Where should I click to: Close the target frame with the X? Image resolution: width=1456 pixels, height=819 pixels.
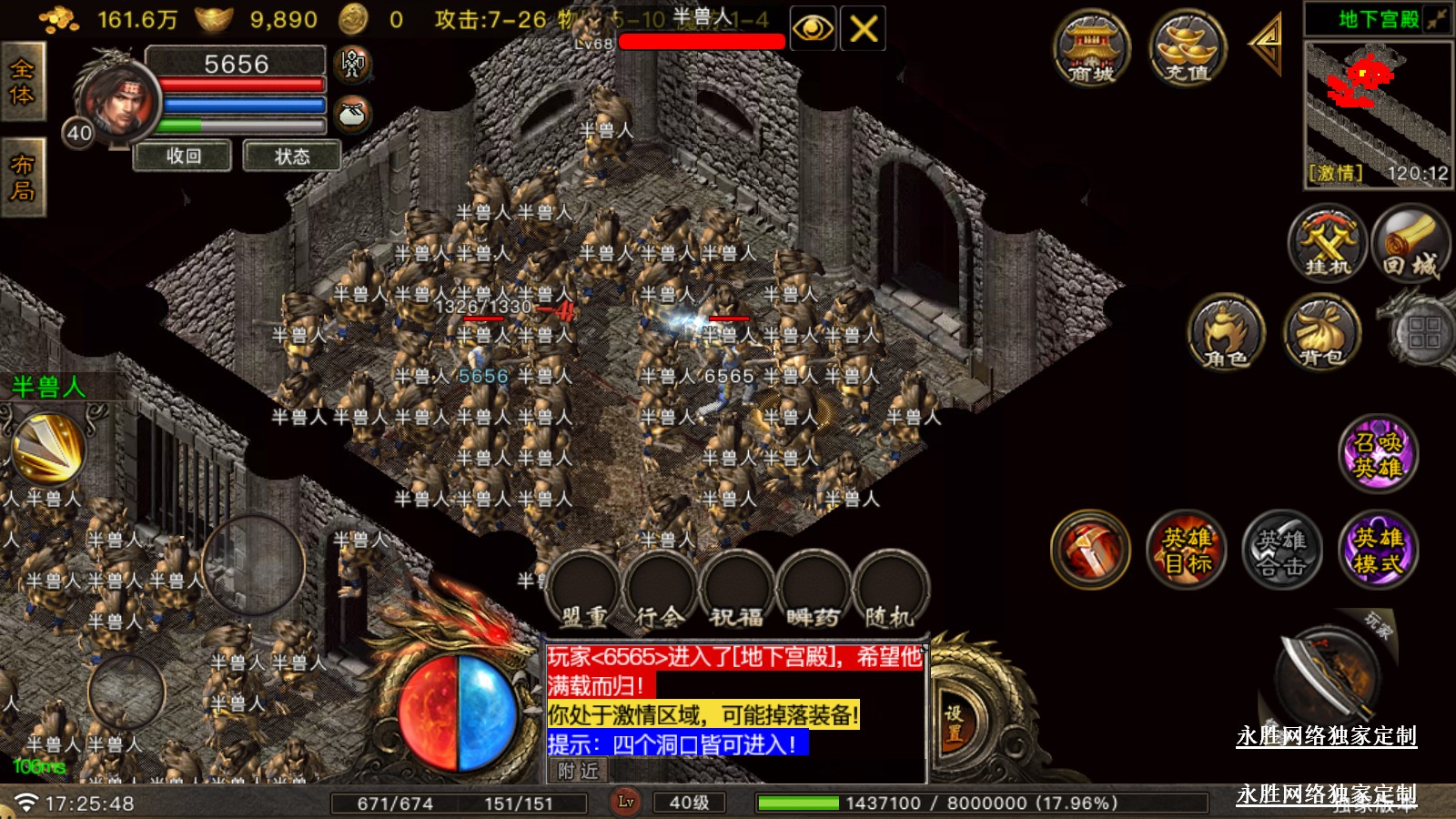pos(863,29)
